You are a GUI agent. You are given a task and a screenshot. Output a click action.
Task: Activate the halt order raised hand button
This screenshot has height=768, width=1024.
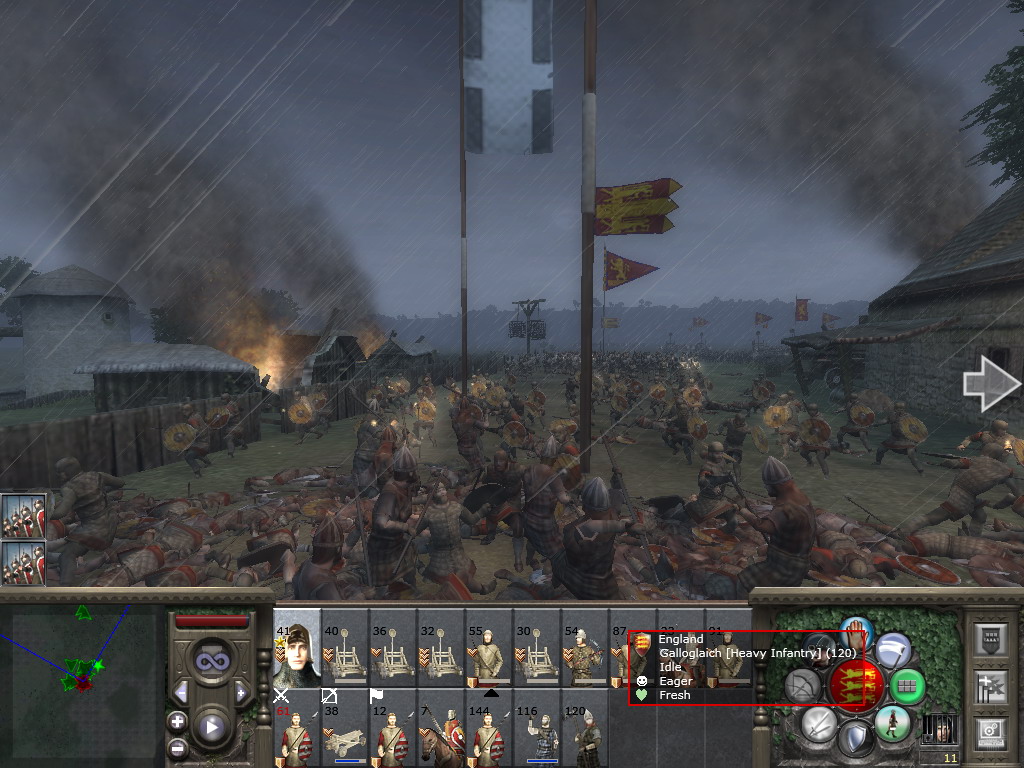click(x=857, y=633)
